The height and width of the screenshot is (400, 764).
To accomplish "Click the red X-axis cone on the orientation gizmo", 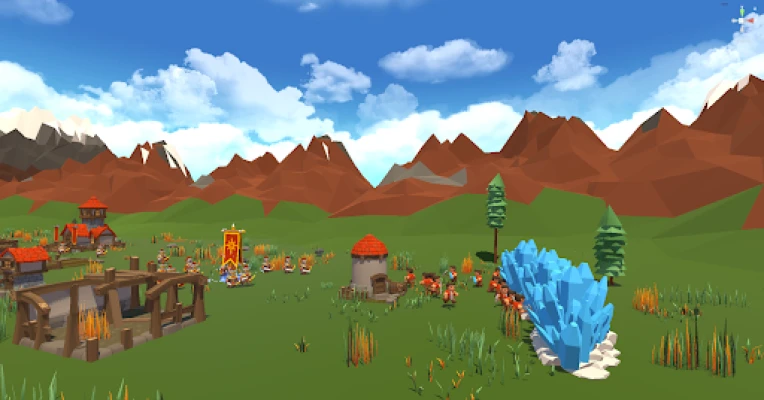I will tap(751, 20).
